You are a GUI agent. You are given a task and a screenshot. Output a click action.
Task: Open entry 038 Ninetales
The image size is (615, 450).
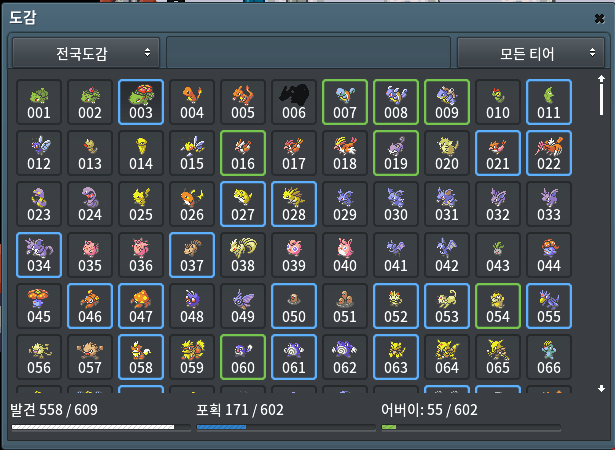[243, 255]
